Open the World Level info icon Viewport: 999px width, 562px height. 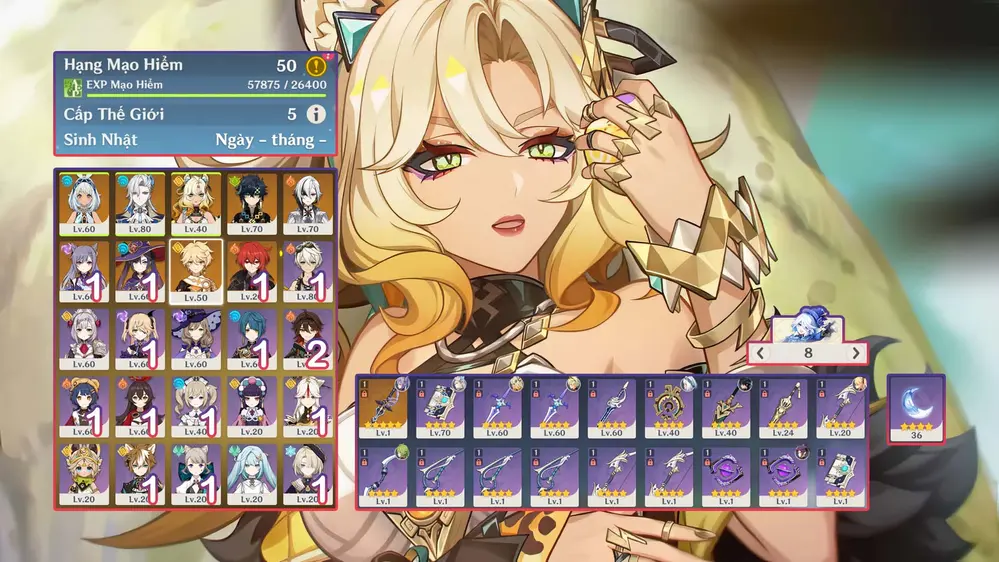point(316,114)
